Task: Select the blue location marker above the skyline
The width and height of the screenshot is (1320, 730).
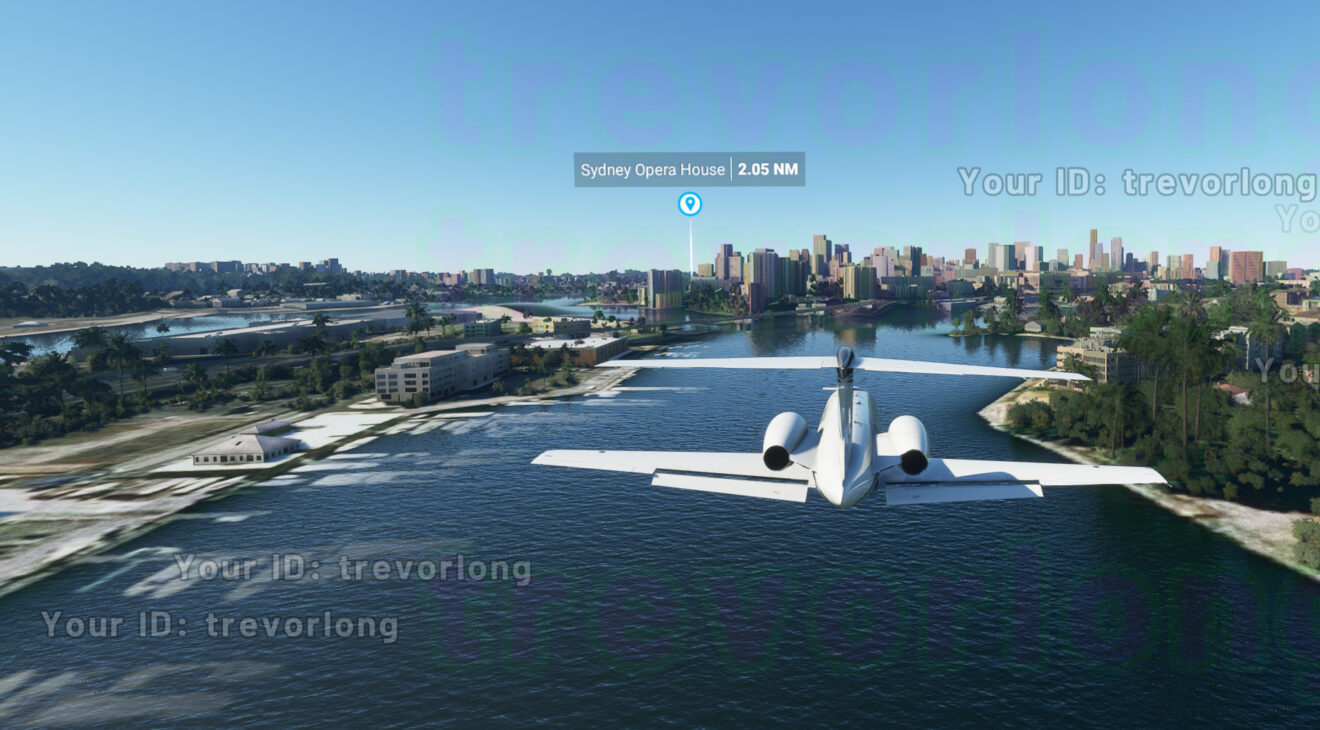Action: point(690,204)
